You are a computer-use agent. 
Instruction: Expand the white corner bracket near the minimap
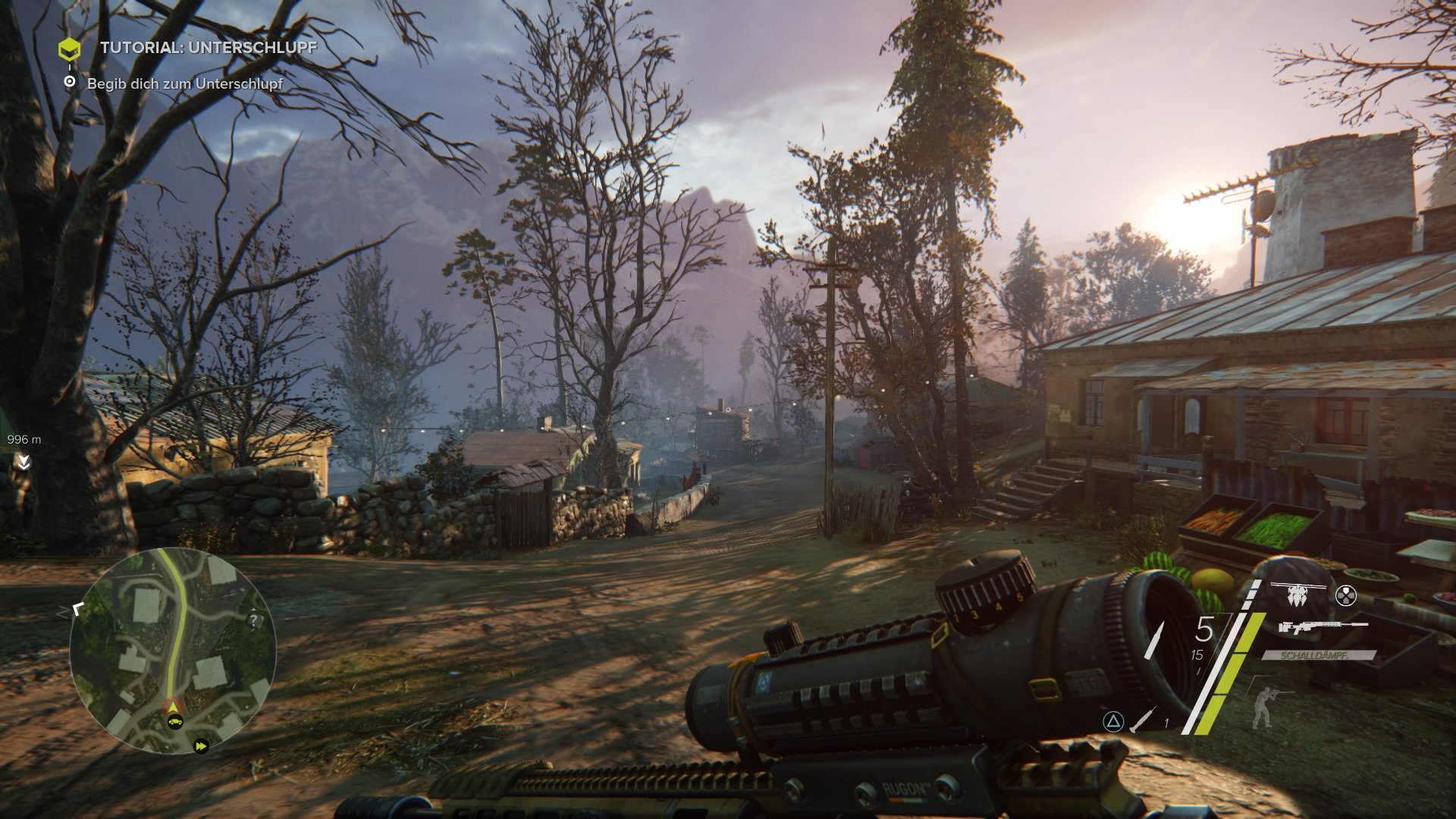78,610
